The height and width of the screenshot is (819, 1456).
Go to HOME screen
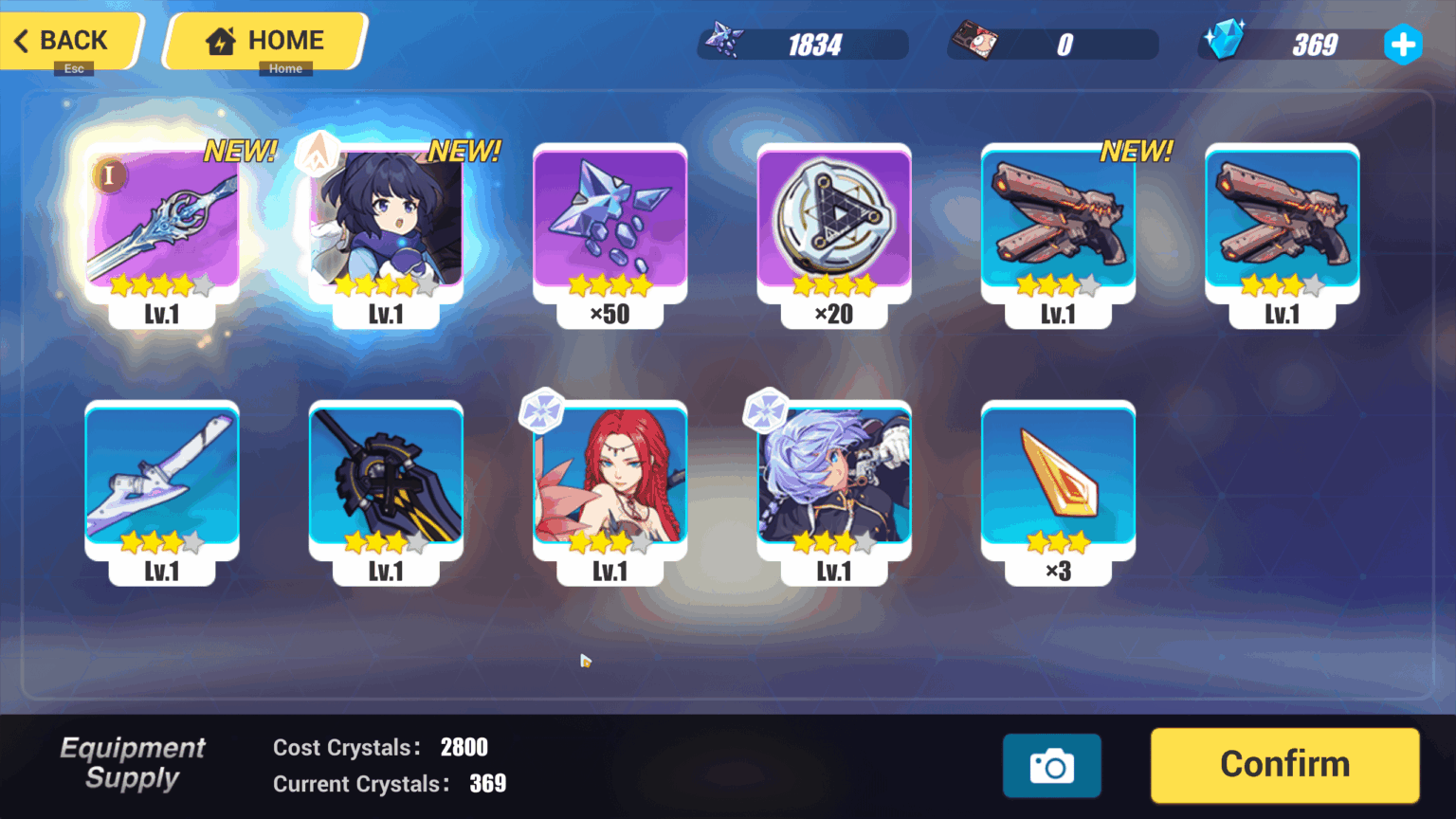(x=266, y=40)
